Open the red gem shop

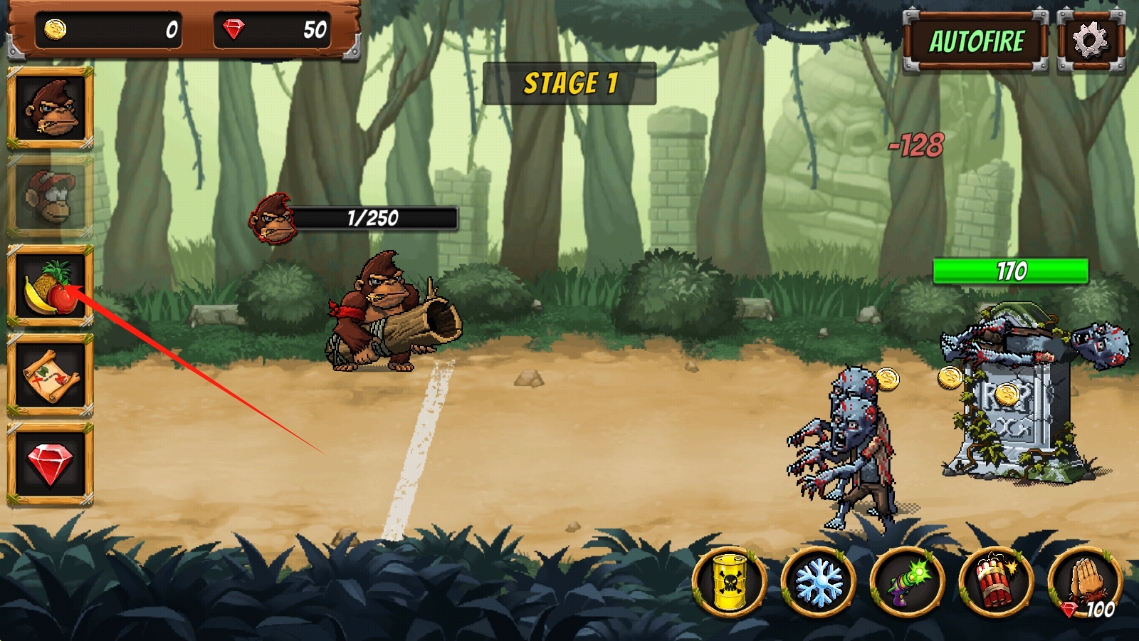coord(50,464)
